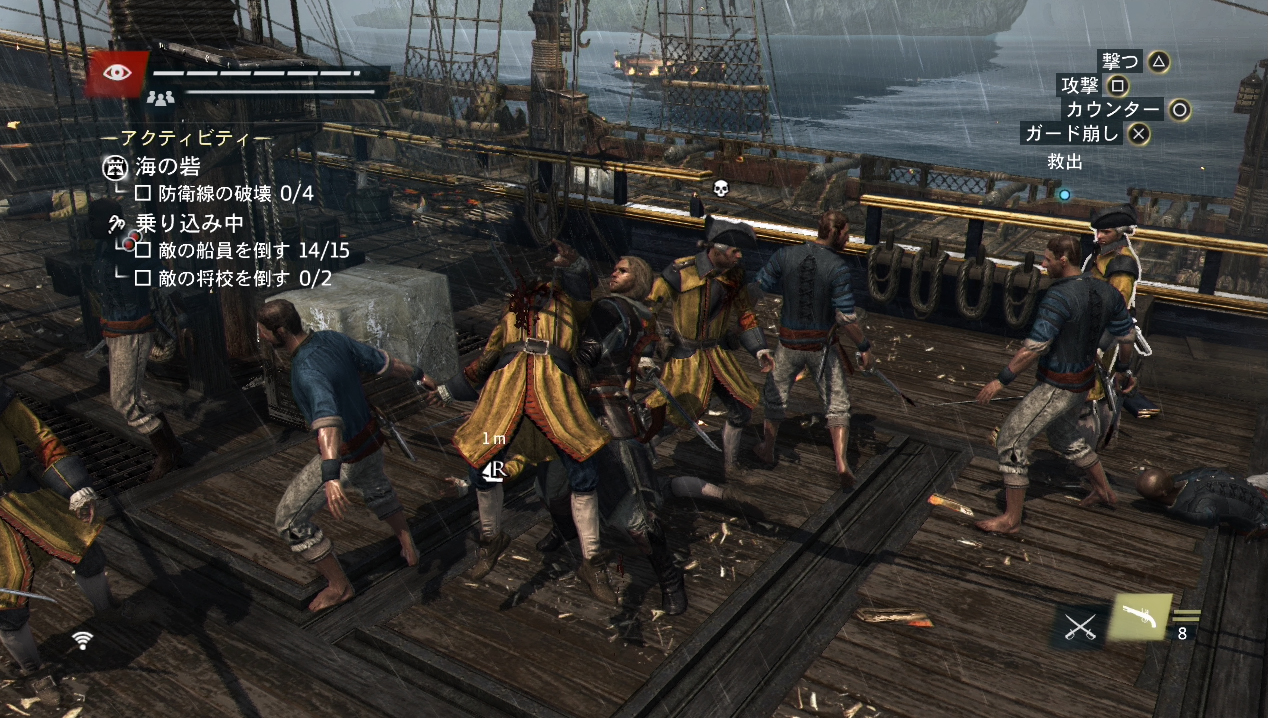The width and height of the screenshot is (1268, 718).
Task: Click the wireless signal icon
Action: (x=83, y=640)
